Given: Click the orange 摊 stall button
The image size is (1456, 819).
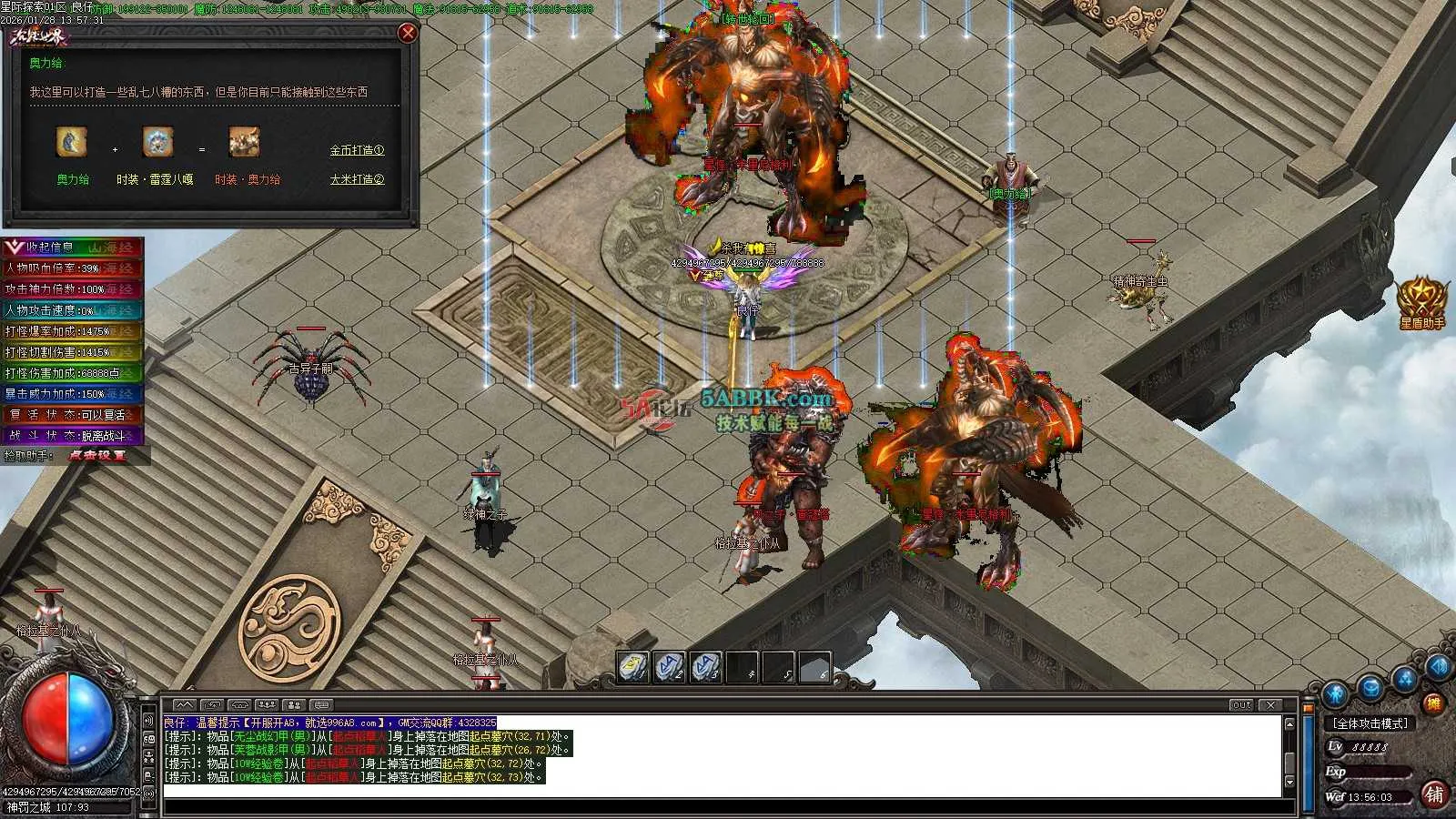Looking at the screenshot, I should pos(1433,703).
